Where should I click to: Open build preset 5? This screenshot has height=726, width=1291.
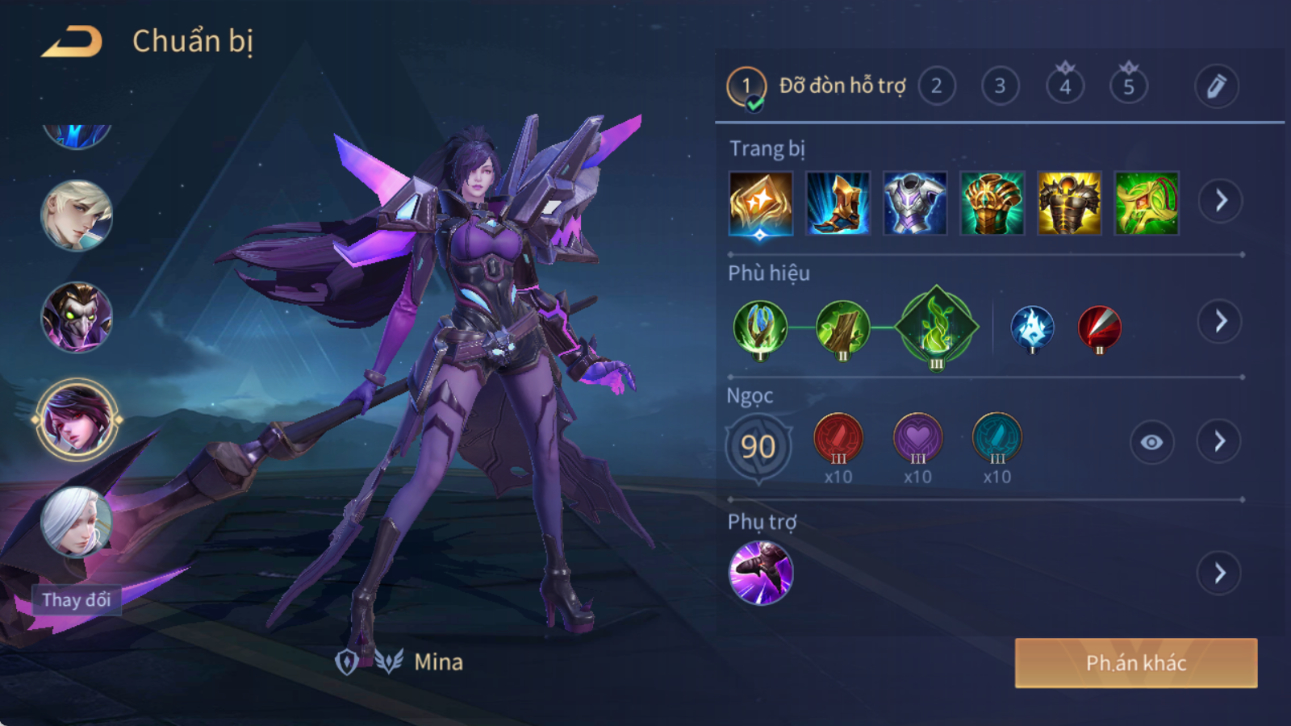(x=1128, y=87)
